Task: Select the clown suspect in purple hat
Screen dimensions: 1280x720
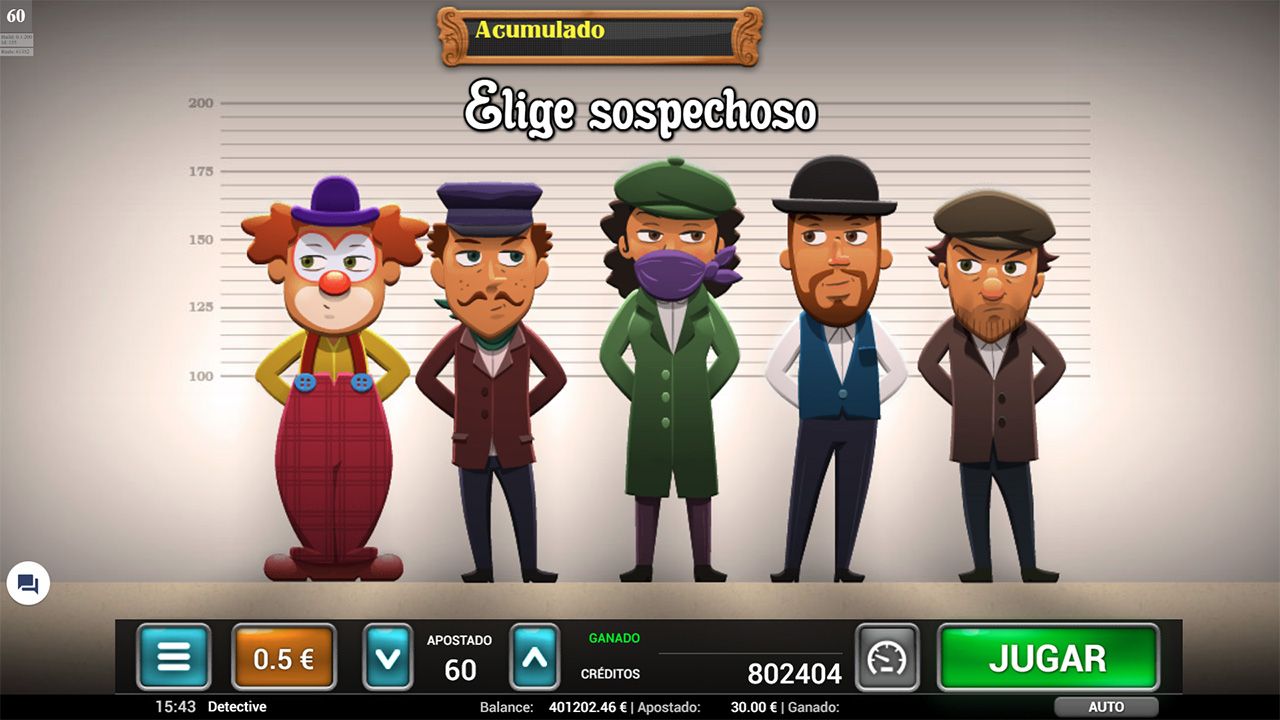Action: click(x=330, y=350)
